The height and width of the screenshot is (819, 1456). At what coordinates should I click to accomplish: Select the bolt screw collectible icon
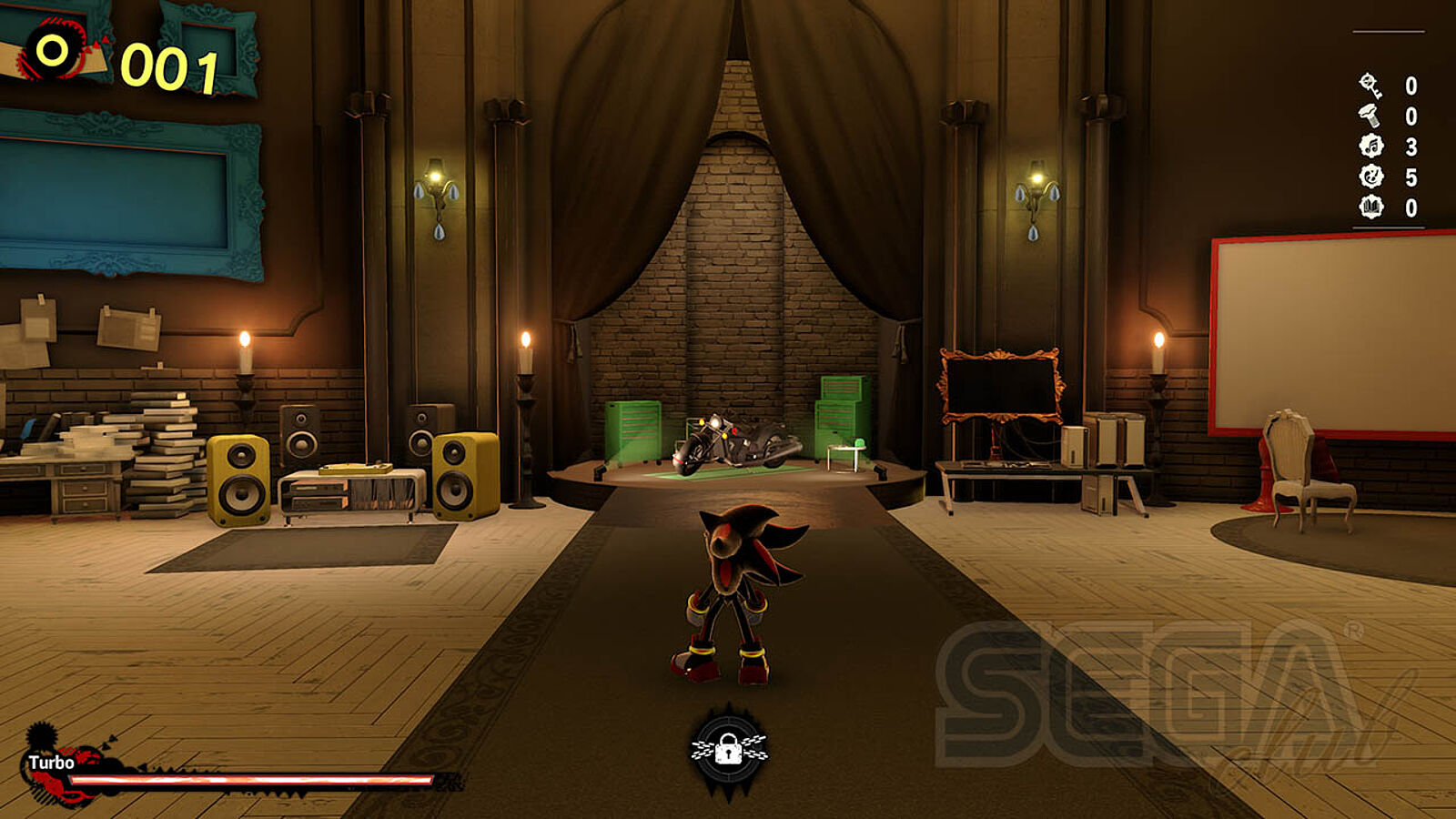[1370, 116]
